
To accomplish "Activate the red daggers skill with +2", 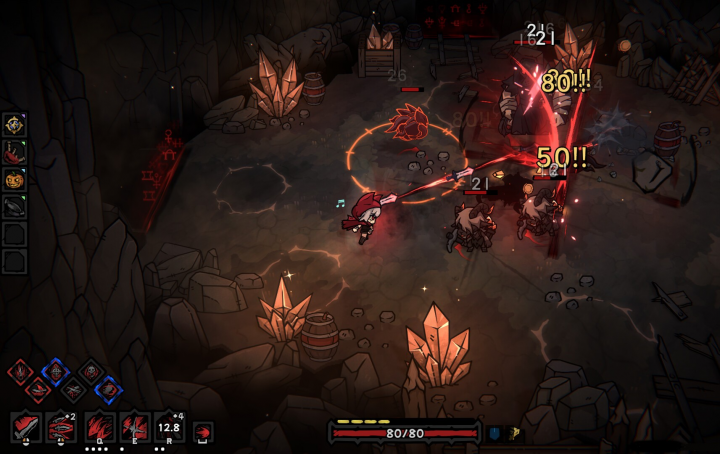I will [x=62, y=428].
